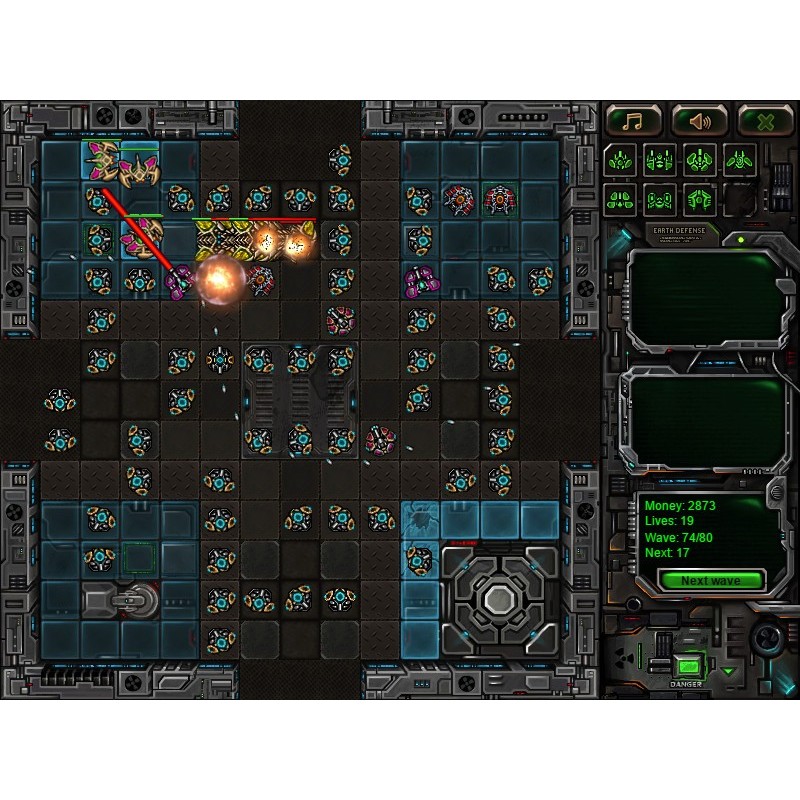Activate the green DANGER button
The width and height of the screenshot is (800, 800).
click(686, 665)
